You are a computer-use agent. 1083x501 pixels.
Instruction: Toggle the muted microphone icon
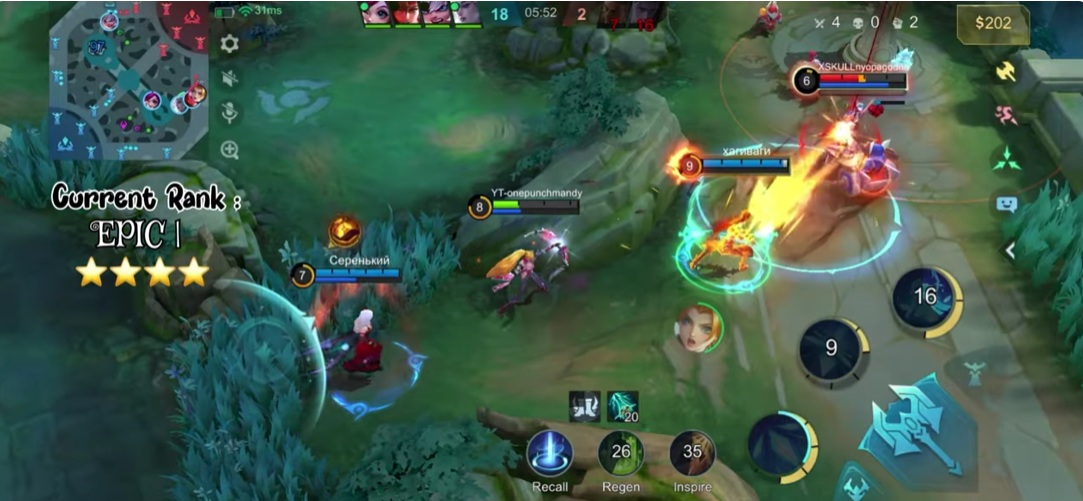[x=229, y=113]
